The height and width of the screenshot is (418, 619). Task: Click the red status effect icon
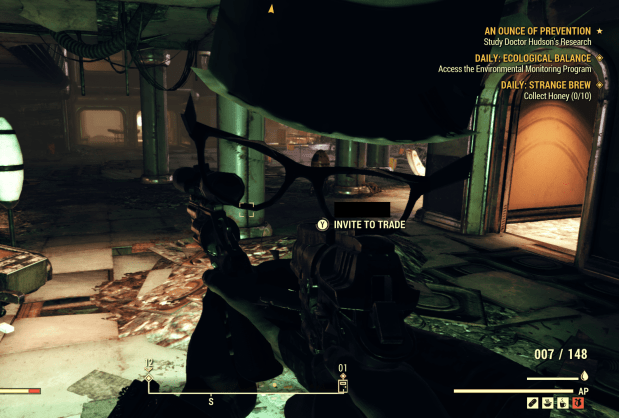click(577, 403)
